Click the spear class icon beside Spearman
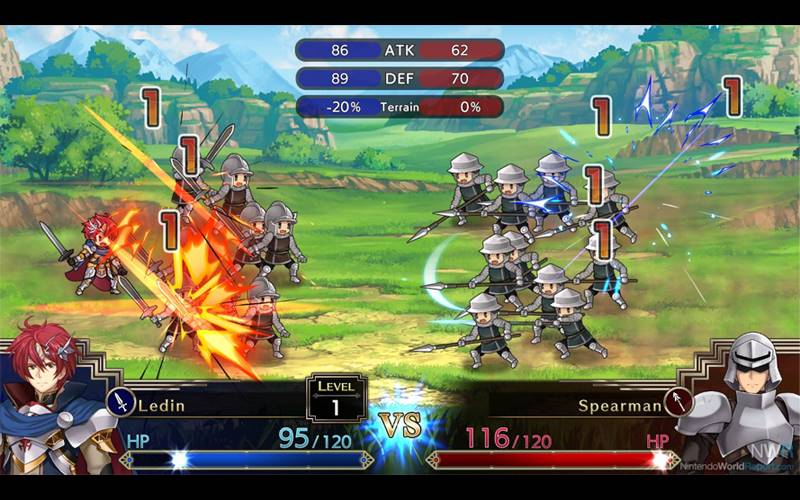 [677, 402]
